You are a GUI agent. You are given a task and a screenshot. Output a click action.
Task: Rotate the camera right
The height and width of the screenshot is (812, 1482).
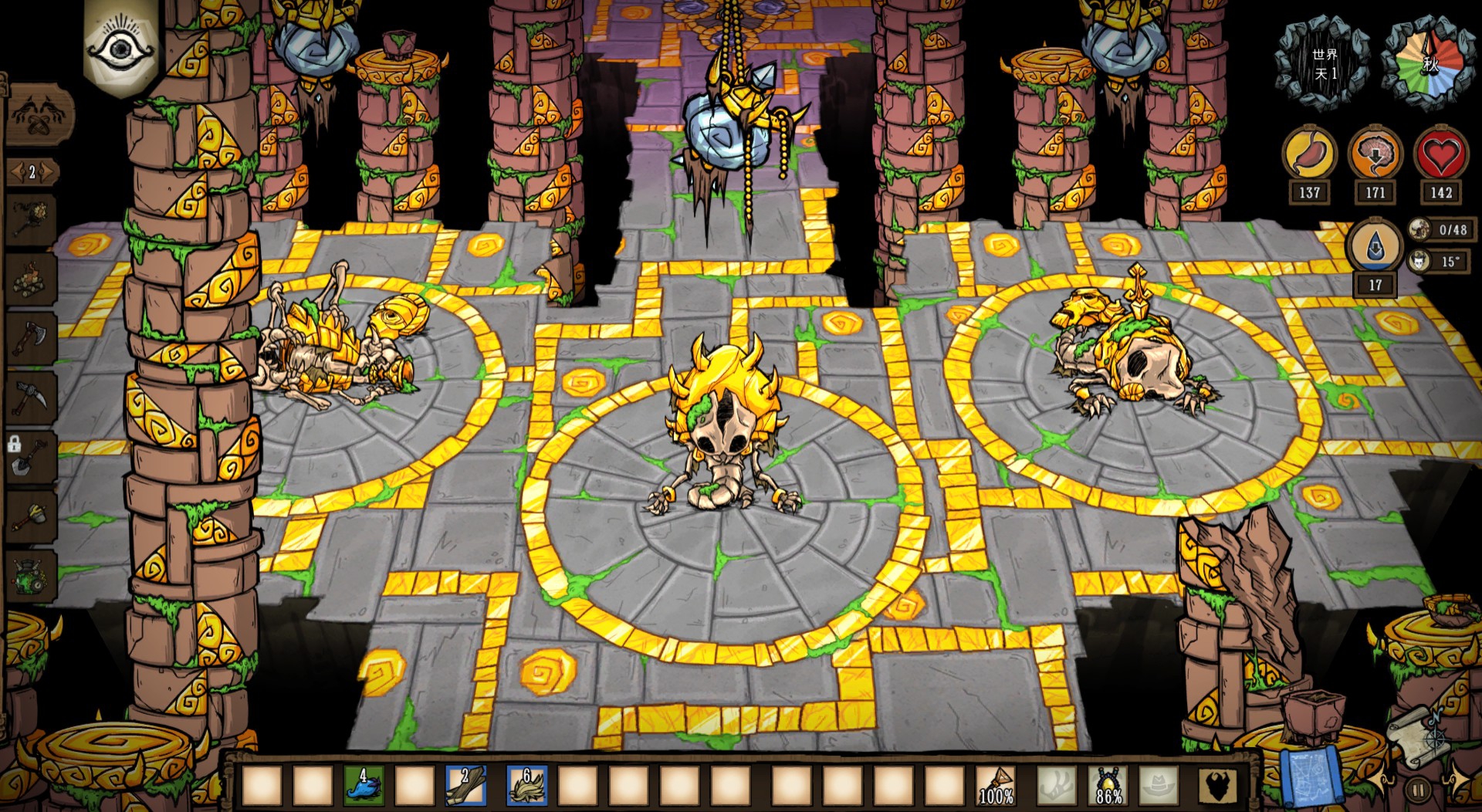1459,781
